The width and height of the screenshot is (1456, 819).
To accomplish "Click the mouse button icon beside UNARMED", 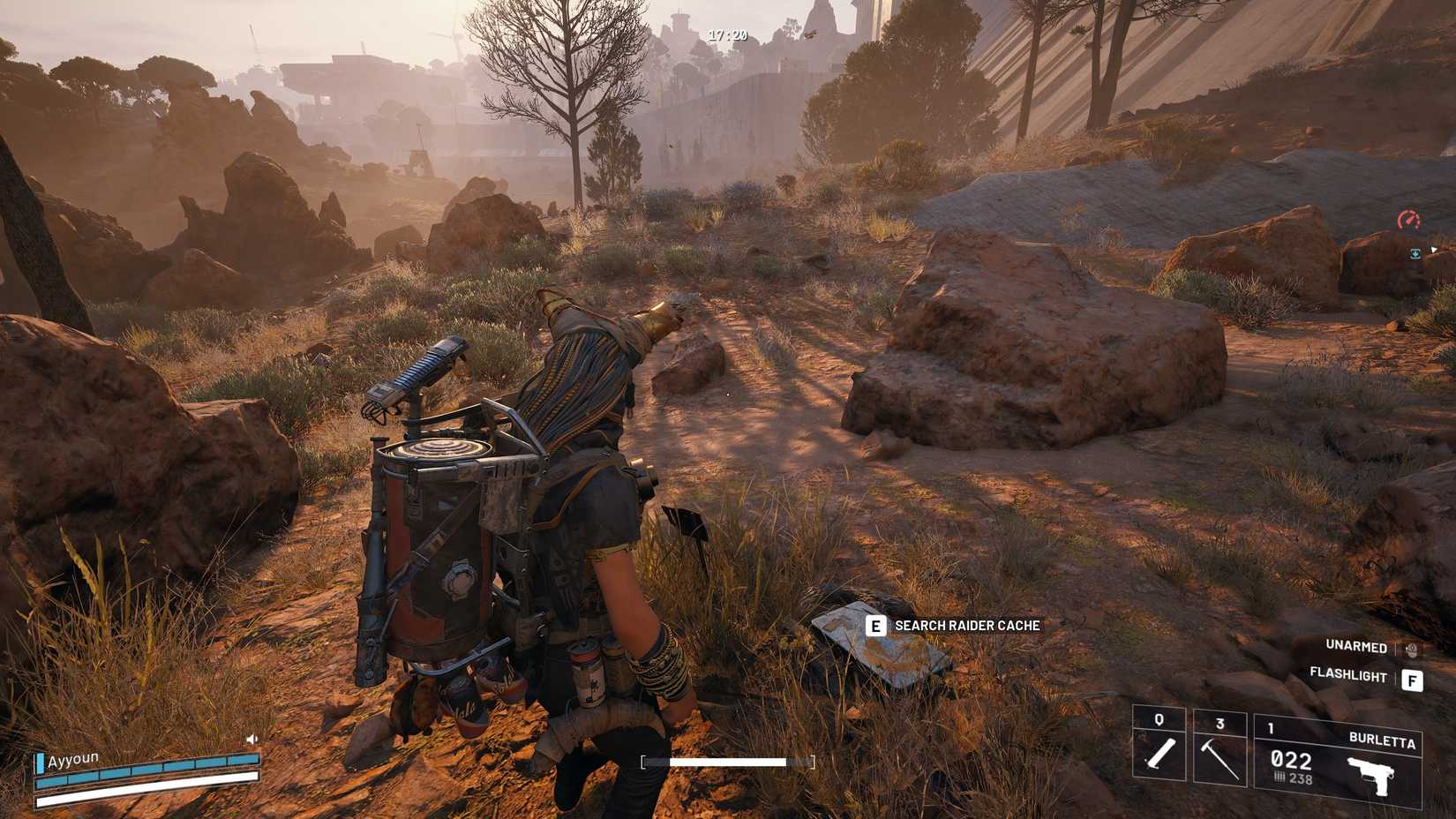I will [x=1411, y=650].
